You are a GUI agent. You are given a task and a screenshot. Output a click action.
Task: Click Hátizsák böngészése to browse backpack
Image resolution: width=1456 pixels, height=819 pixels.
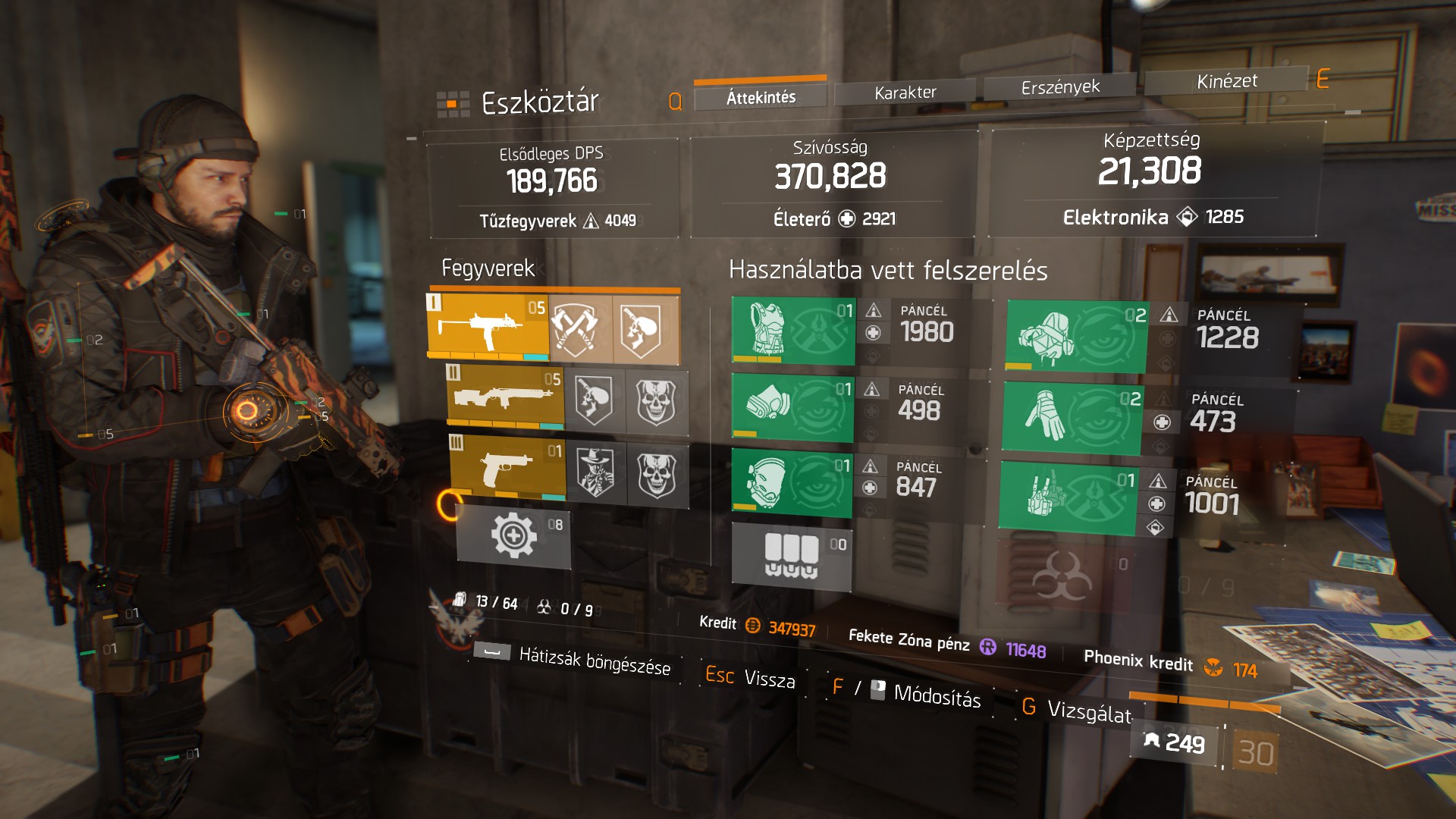(595, 661)
